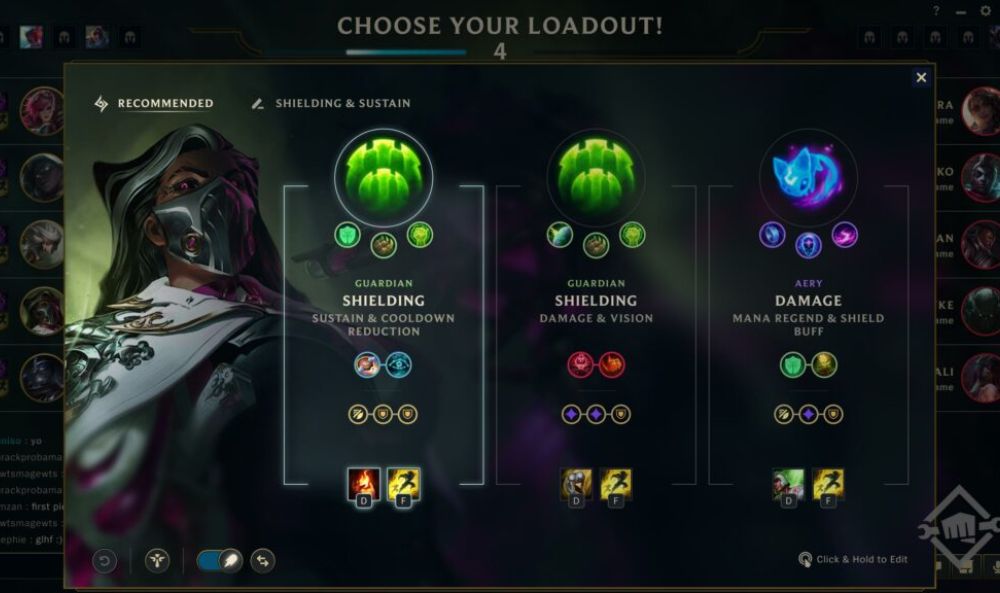Click the Heal spell in the Aery loadout

(787, 484)
